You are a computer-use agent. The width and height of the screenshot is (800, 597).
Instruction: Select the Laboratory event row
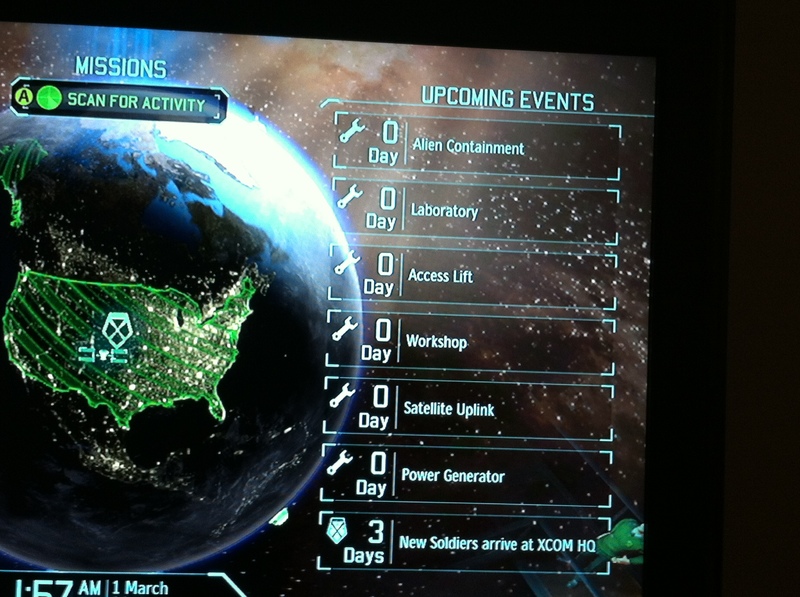click(x=474, y=211)
